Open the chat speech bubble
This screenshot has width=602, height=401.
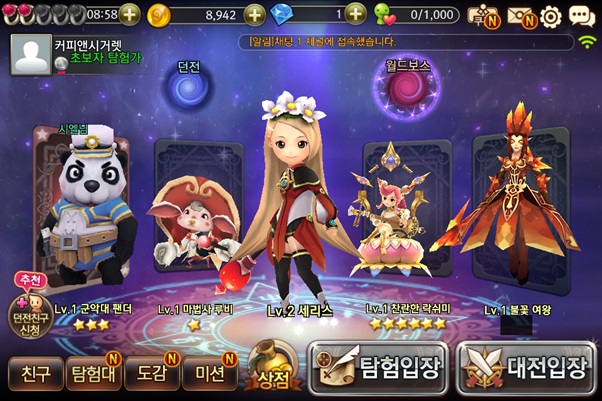point(582,16)
